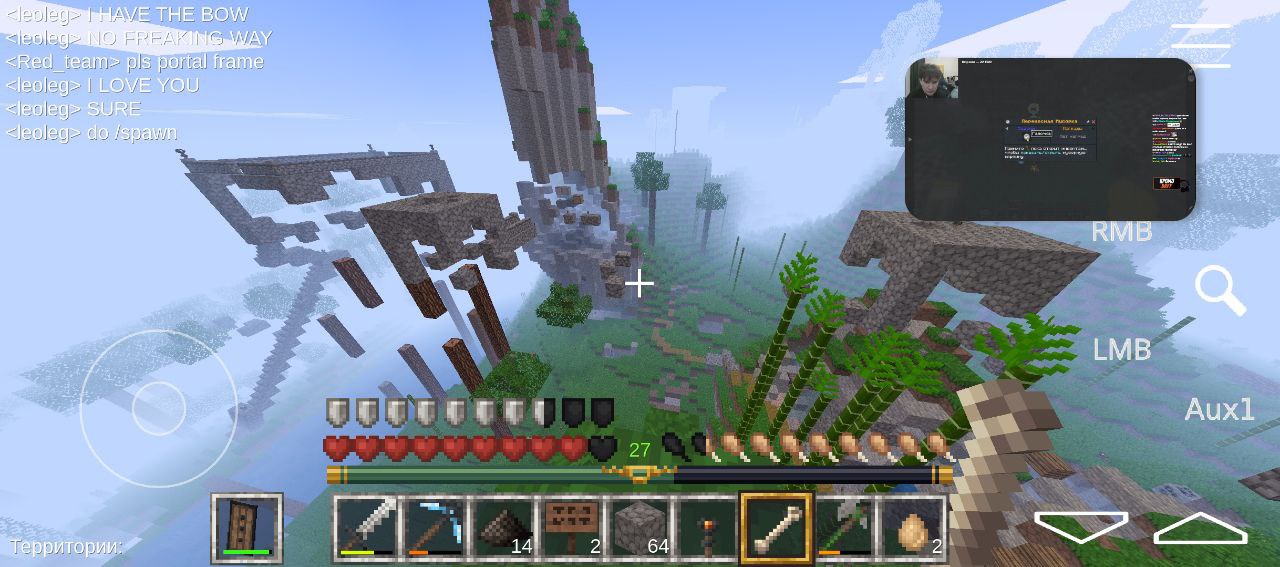Tap the LMB touch button
The width and height of the screenshot is (1280, 567).
[x=1121, y=350]
